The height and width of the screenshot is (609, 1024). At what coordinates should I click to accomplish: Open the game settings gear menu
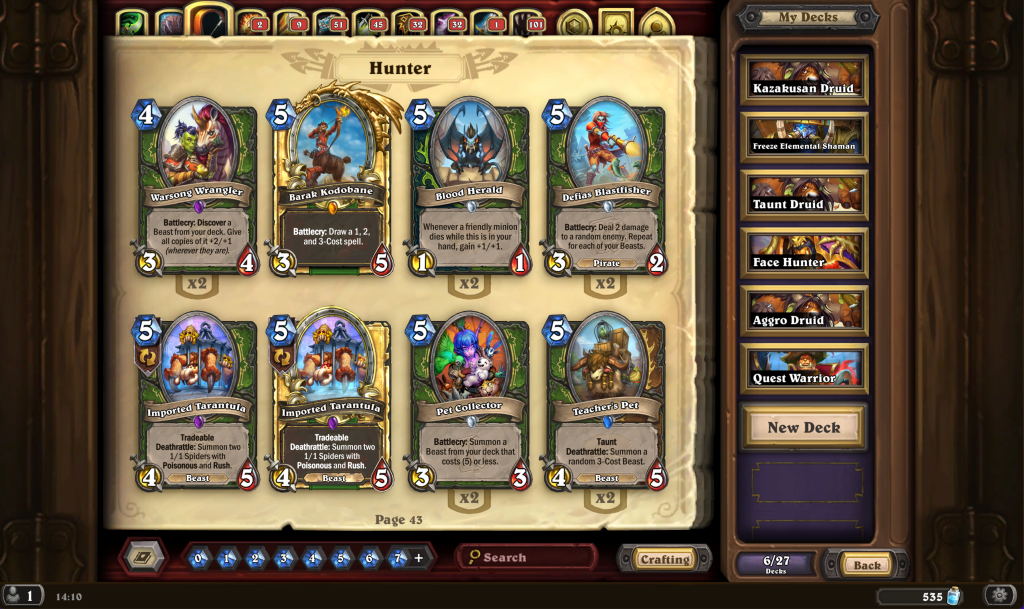(x=999, y=595)
